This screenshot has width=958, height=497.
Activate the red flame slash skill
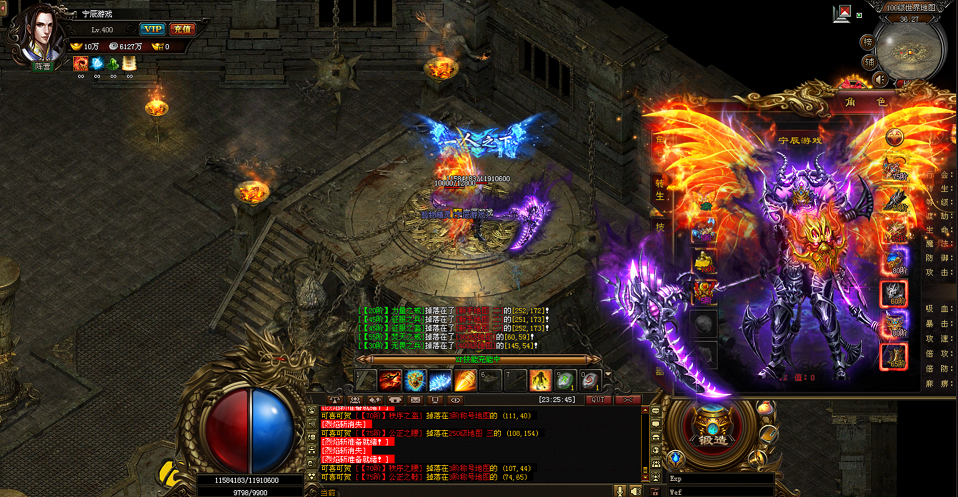click(390, 380)
